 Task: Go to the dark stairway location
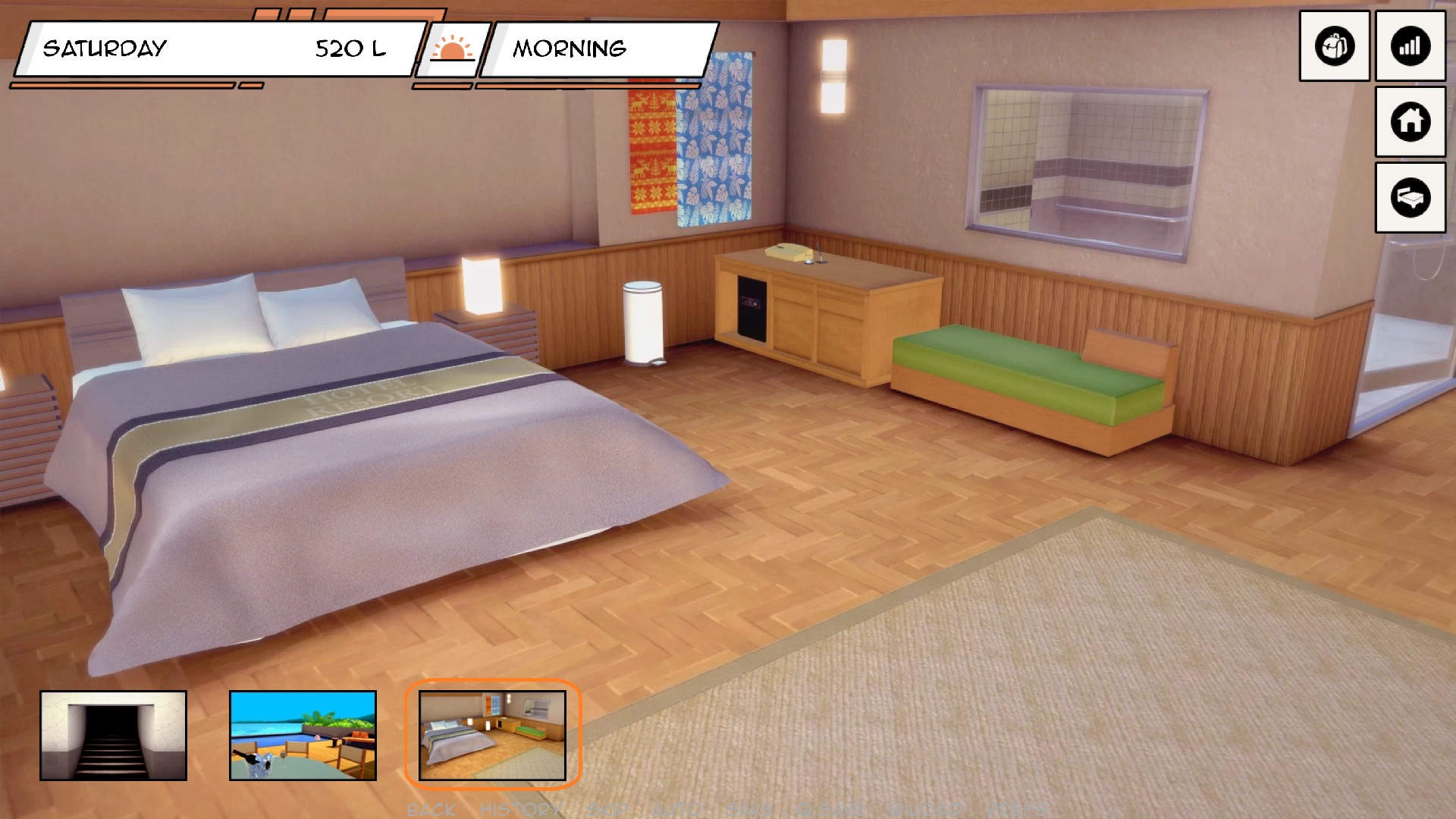click(113, 735)
